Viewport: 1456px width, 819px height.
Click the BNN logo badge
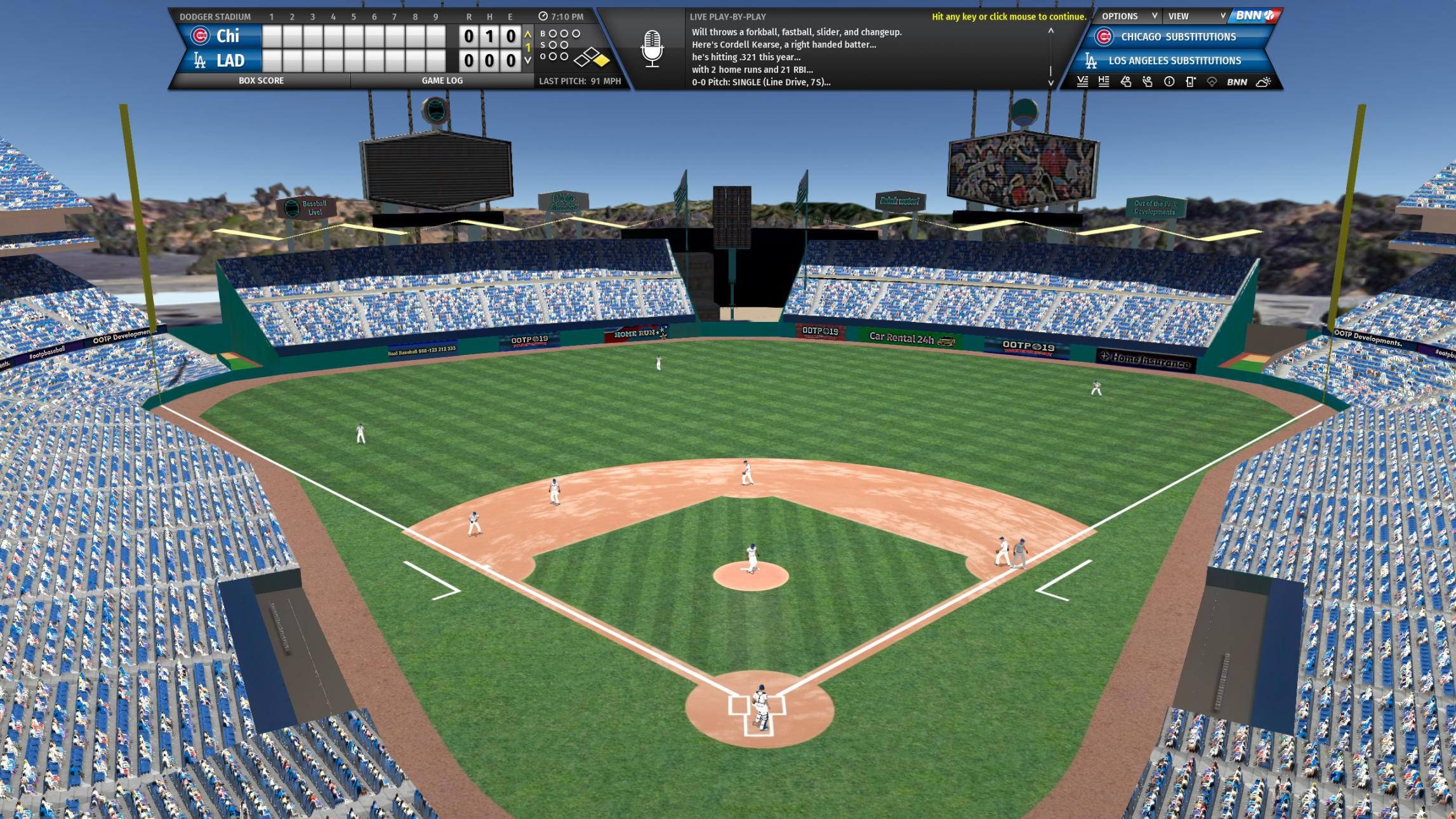click(1254, 16)
